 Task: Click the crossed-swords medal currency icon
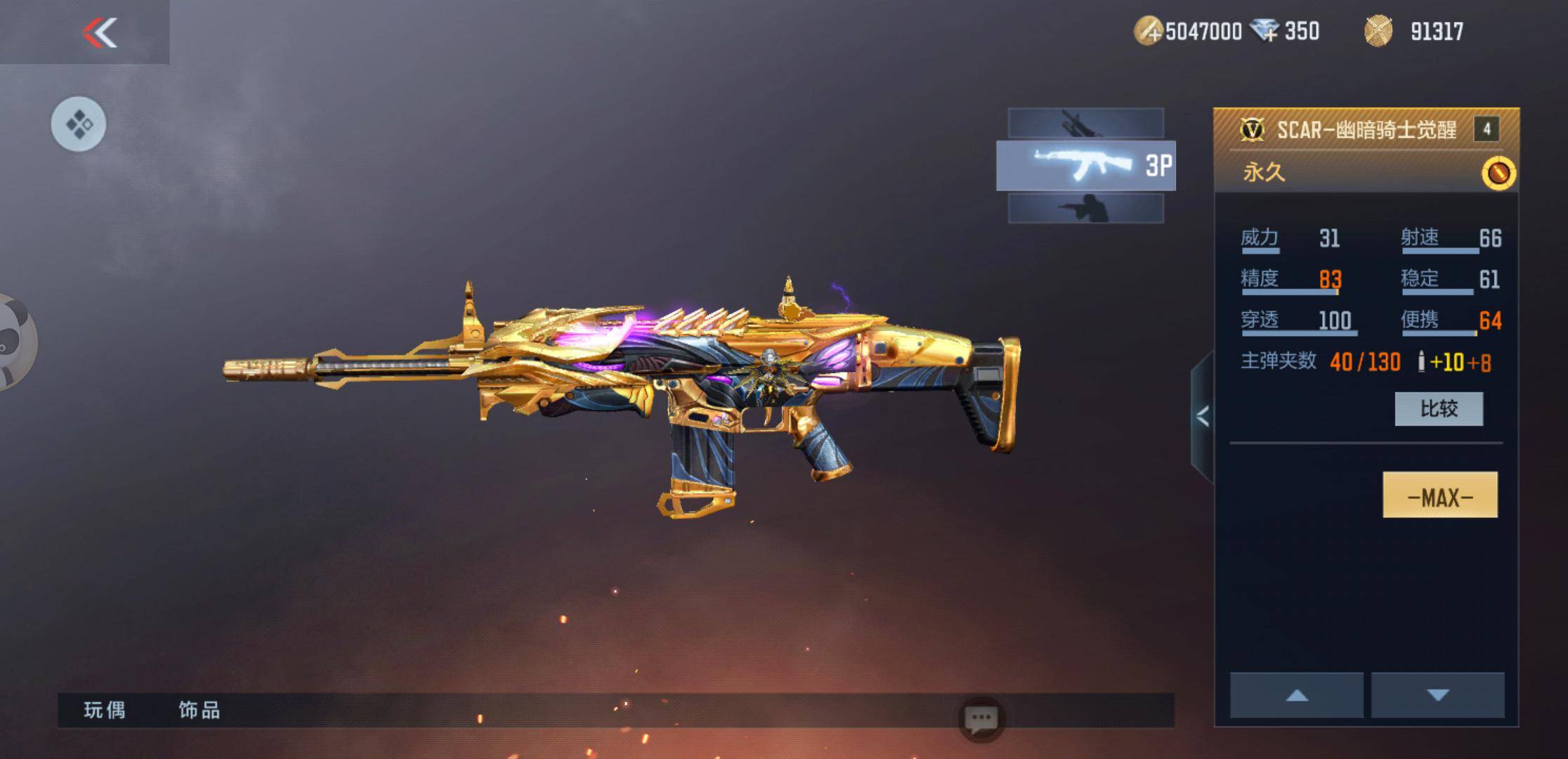1378,32
